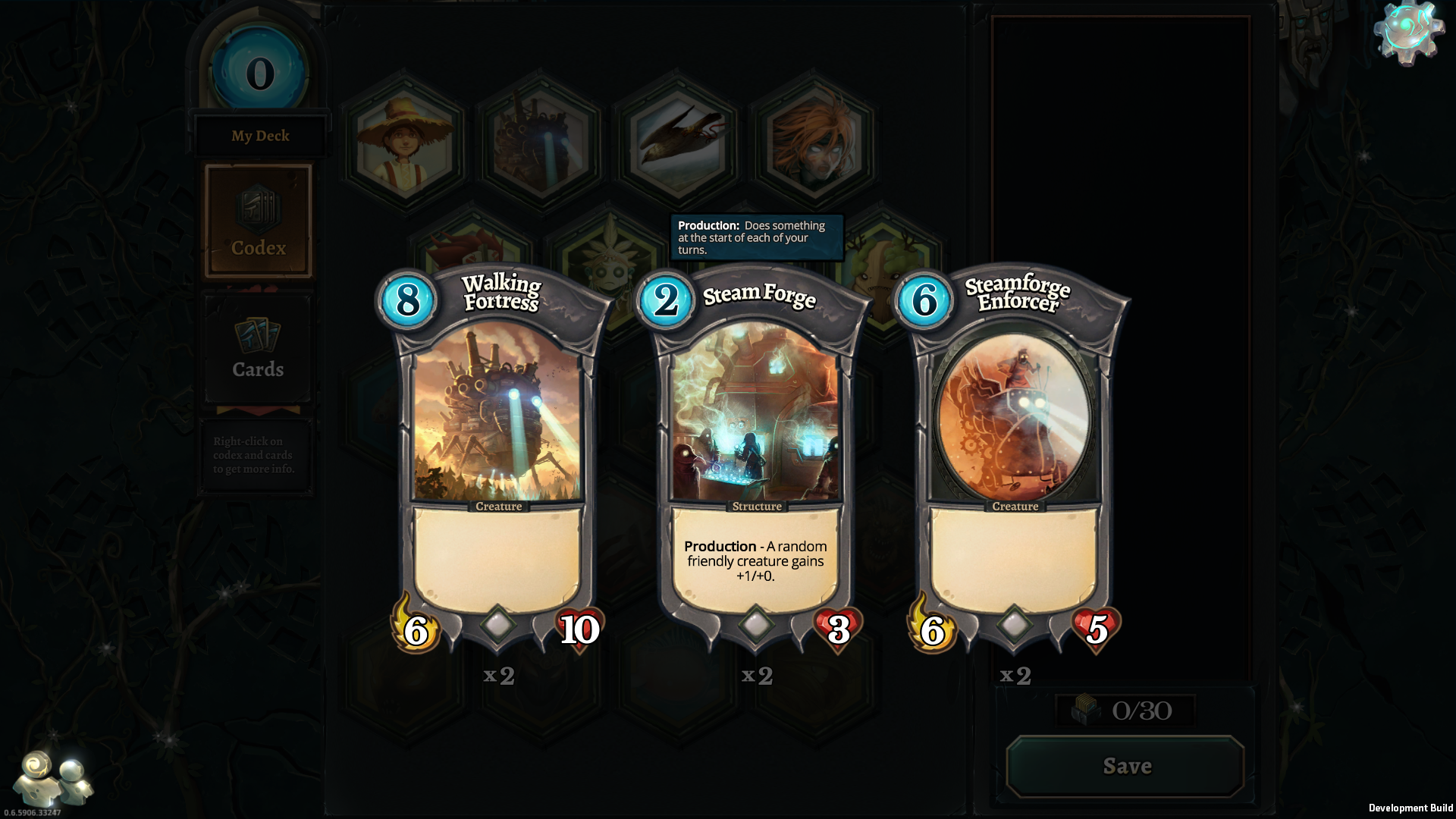This screenshot has height=819, width=1456.
Task: Pick the orange-haired character codex hexagon
Action: (x=814, y=140)
